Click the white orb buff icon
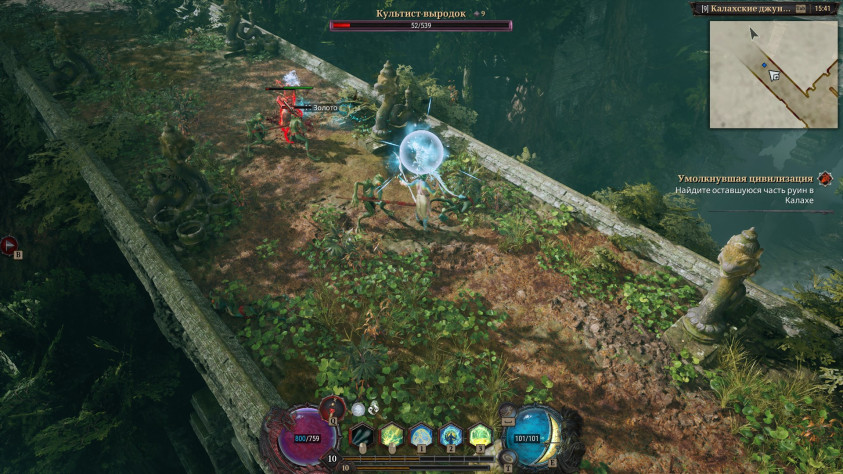Image resolution: width=843 pixels, height=474 pixels. tap(358, 408)
